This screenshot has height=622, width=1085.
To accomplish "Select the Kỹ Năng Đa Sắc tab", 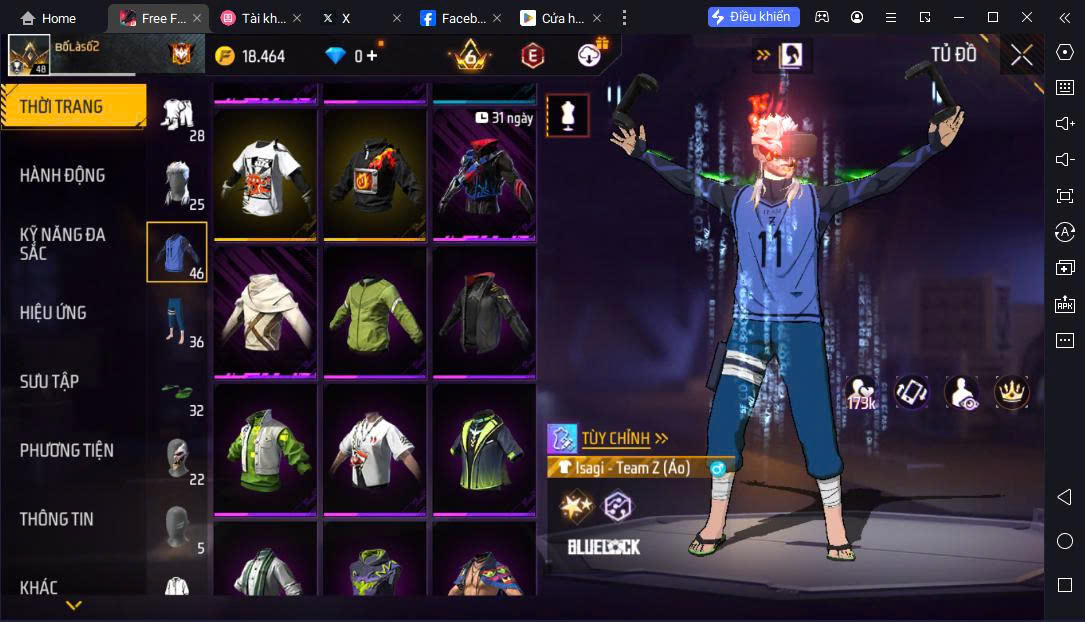I will click(63, 244).
